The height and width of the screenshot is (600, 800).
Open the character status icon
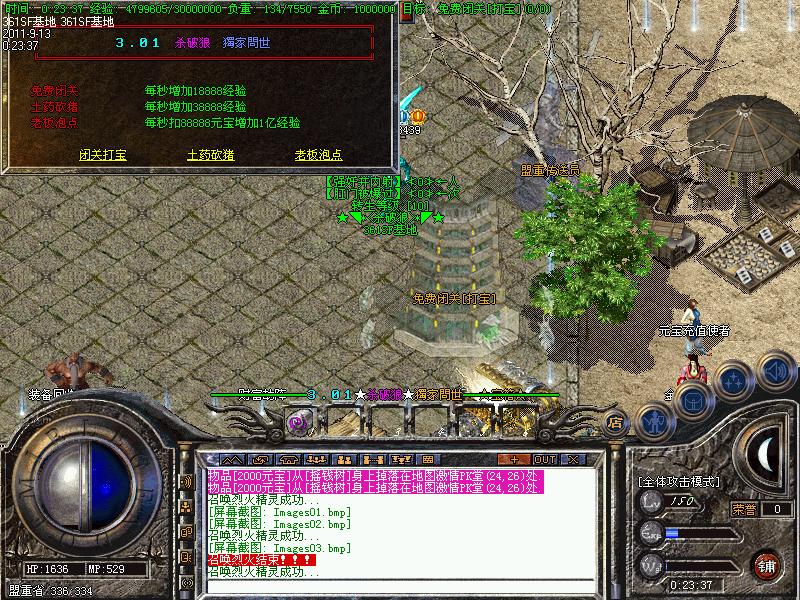pyautogui.click(x=655, y=419)
